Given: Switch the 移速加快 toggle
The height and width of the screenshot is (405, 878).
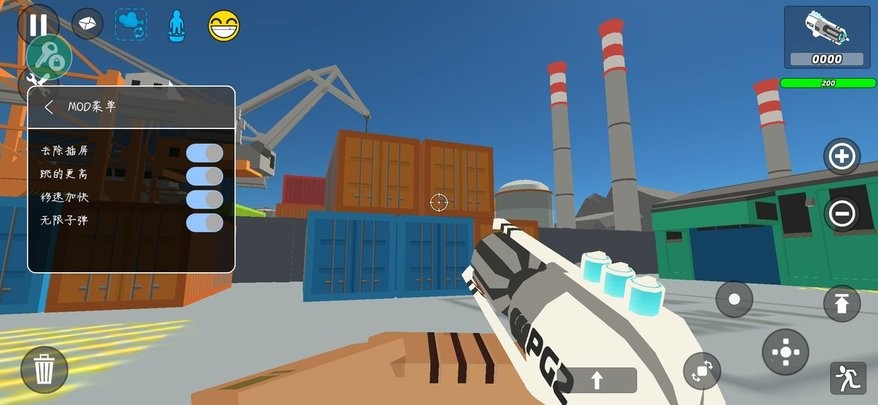Looking at the screenshot, I should [204, 198].
